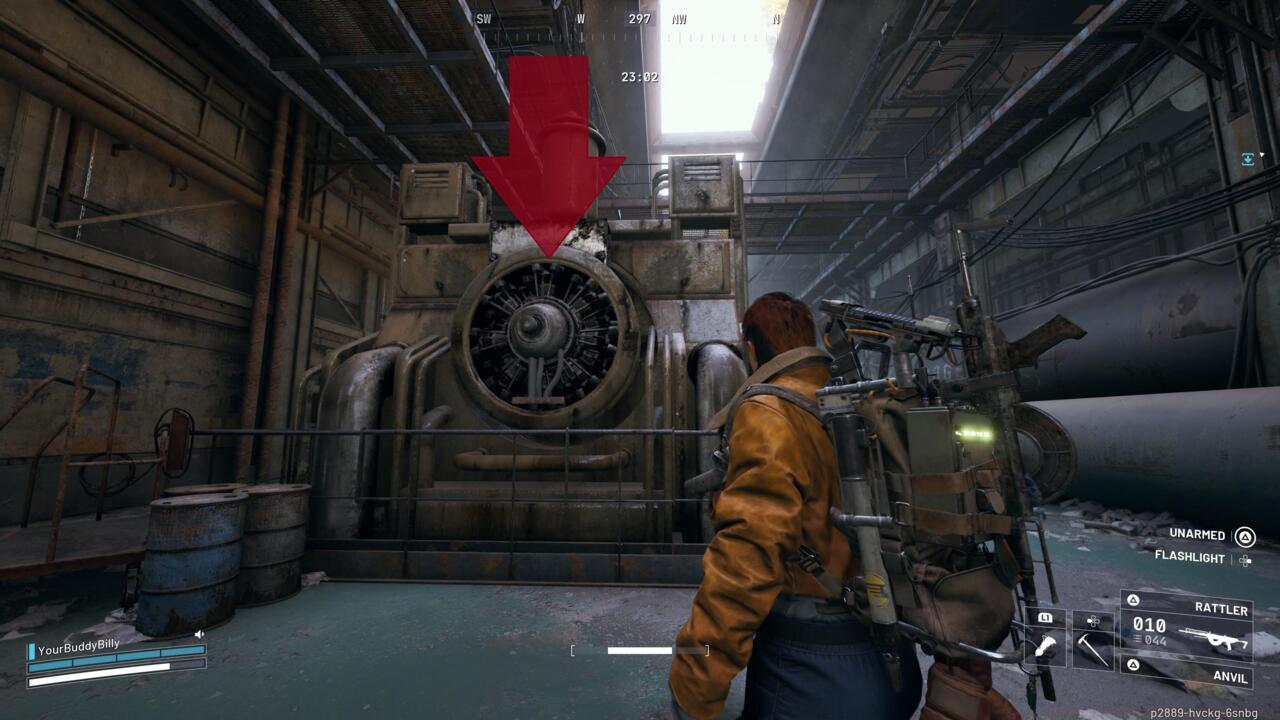Click the triangle button icon beside Rattler

1134,600
